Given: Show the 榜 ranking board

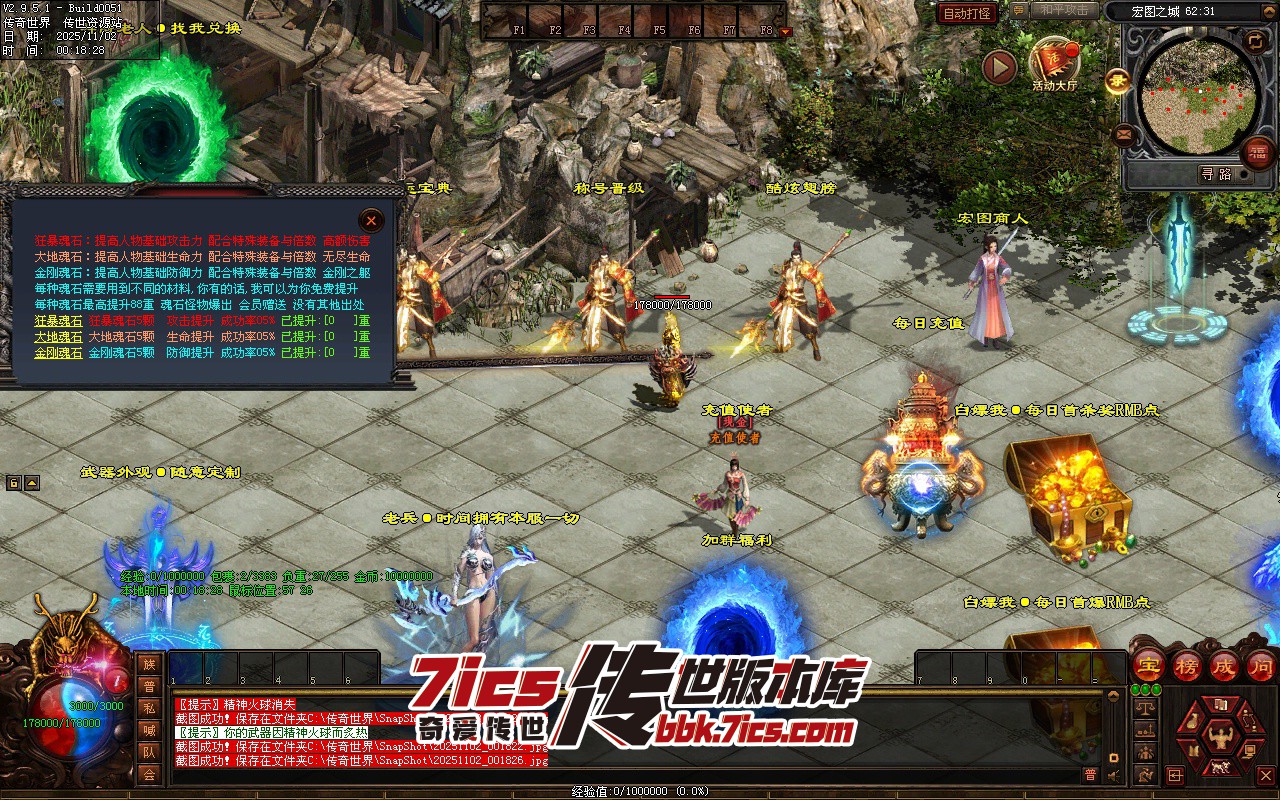Looking at the screenshot, I should pos(1188,666).
